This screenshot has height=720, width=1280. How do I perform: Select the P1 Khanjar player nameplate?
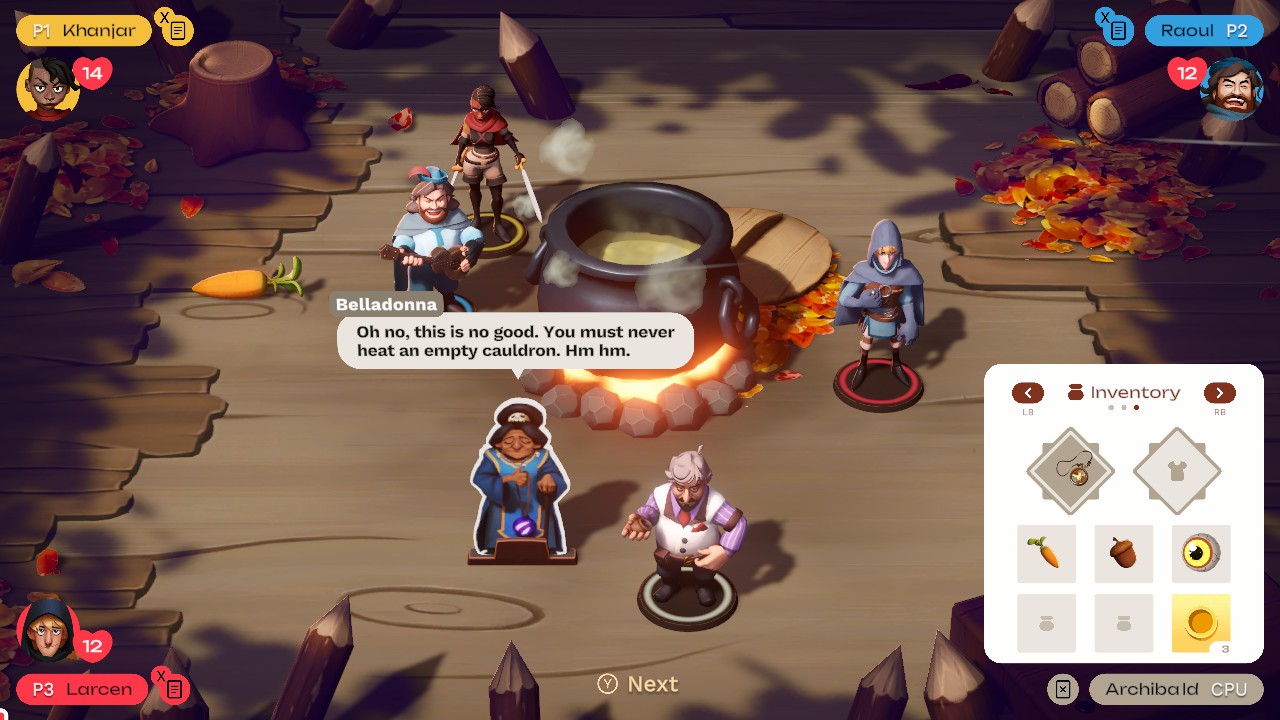point(83,30)
